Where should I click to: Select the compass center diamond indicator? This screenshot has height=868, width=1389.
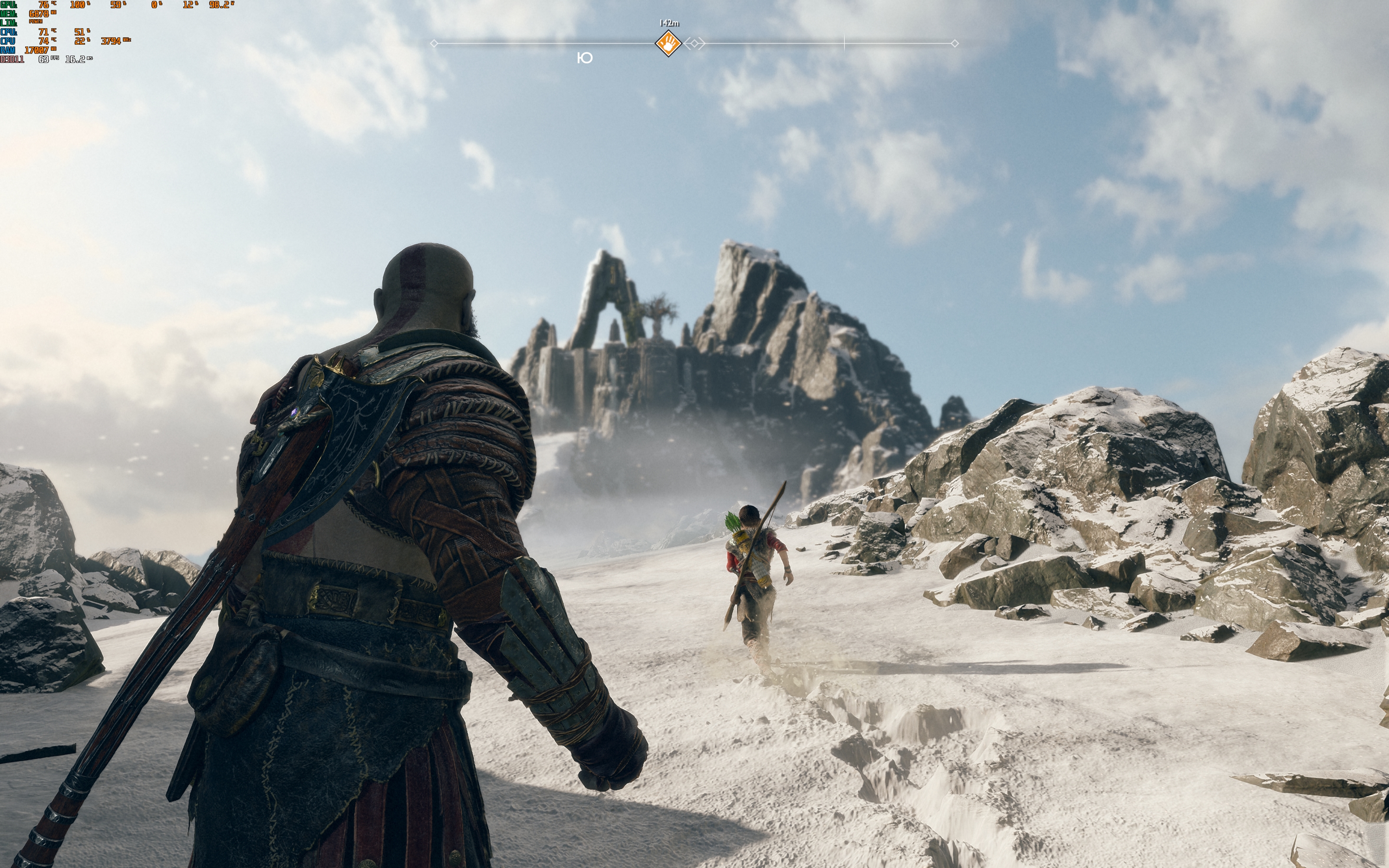click(x=694, y=43)
